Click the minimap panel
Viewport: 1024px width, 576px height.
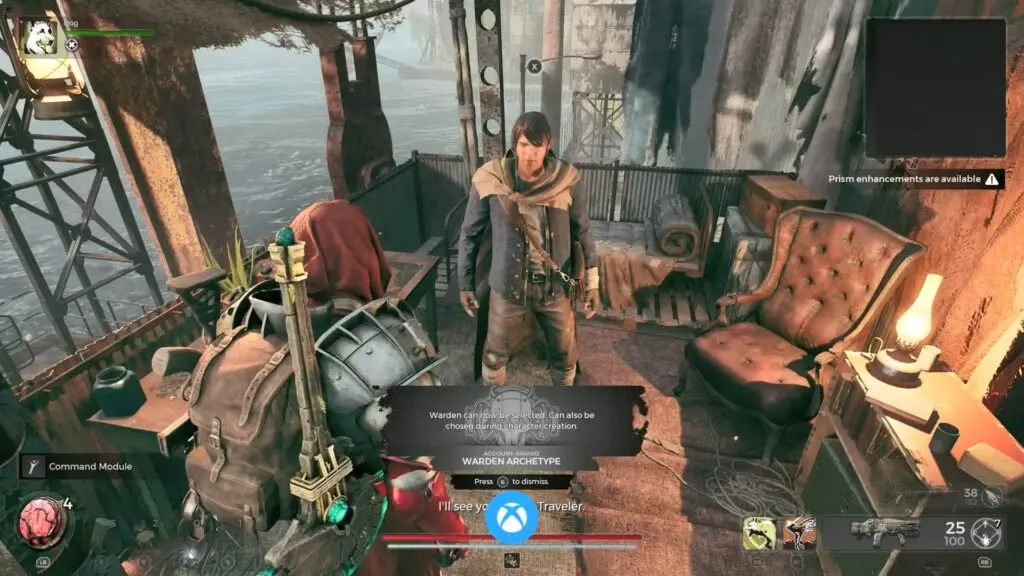click(x=935, y=87)
